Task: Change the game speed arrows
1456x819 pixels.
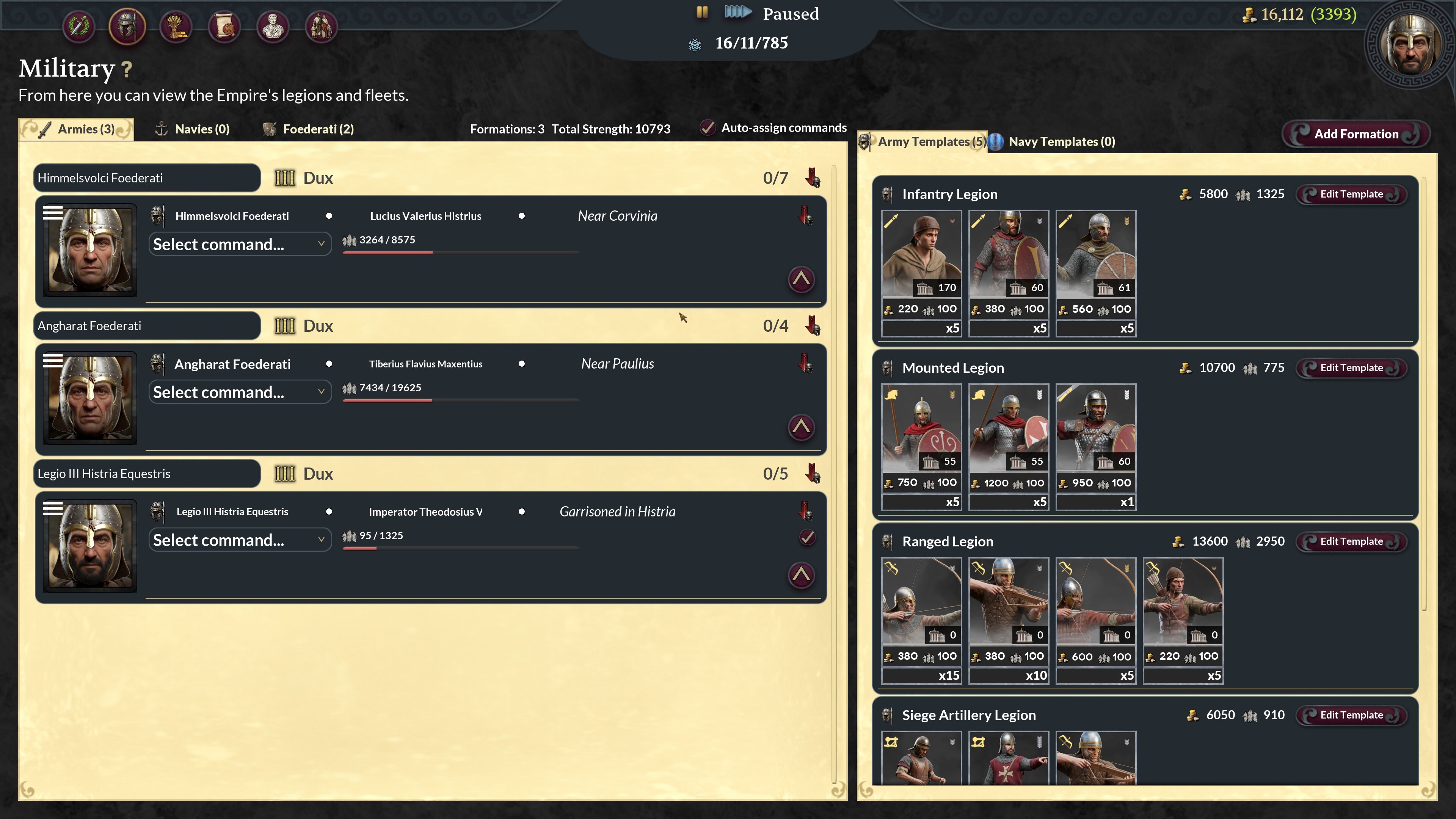Action: tap(737, 13)
